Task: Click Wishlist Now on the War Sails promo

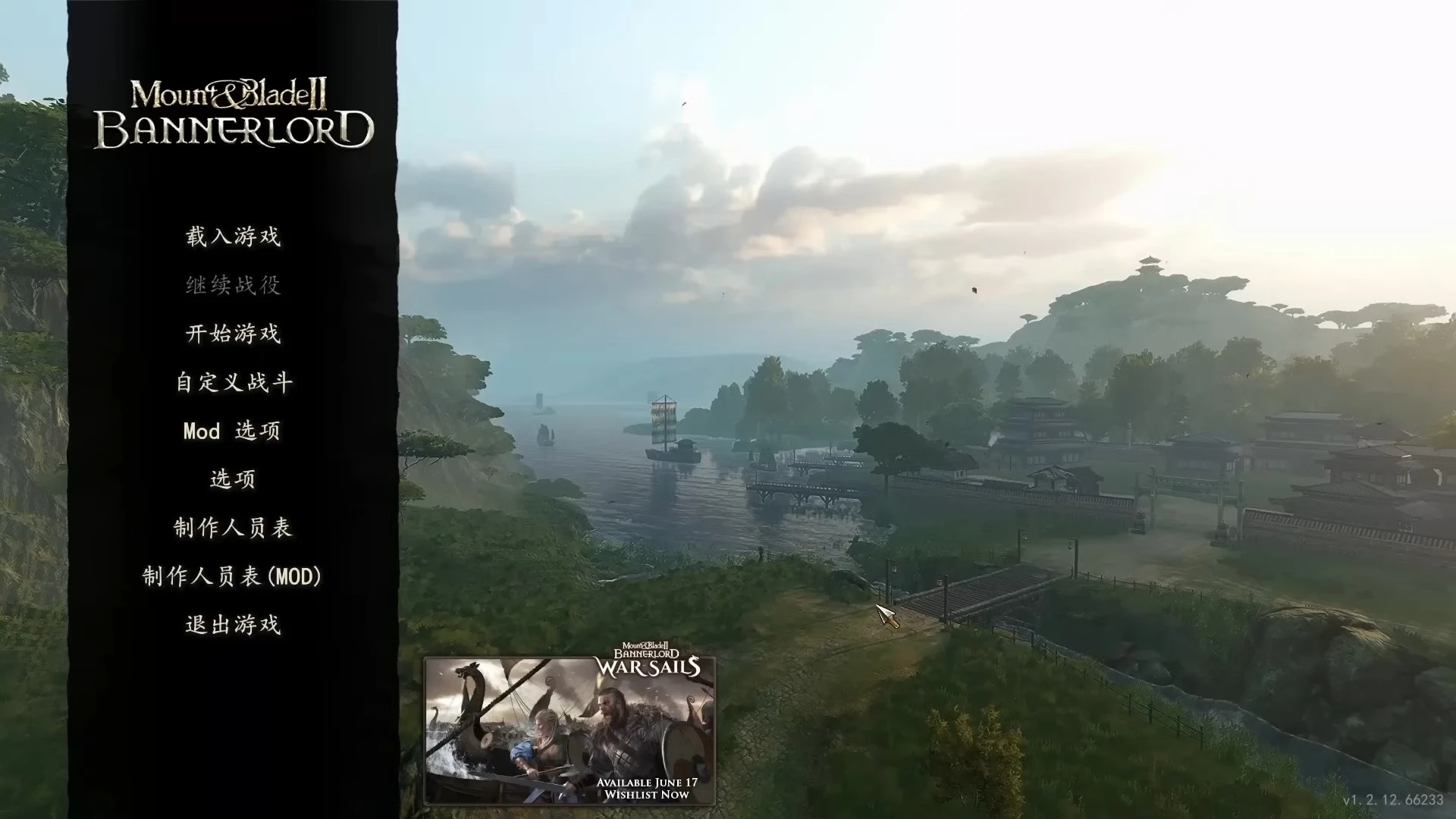Action: coord(645,795)
